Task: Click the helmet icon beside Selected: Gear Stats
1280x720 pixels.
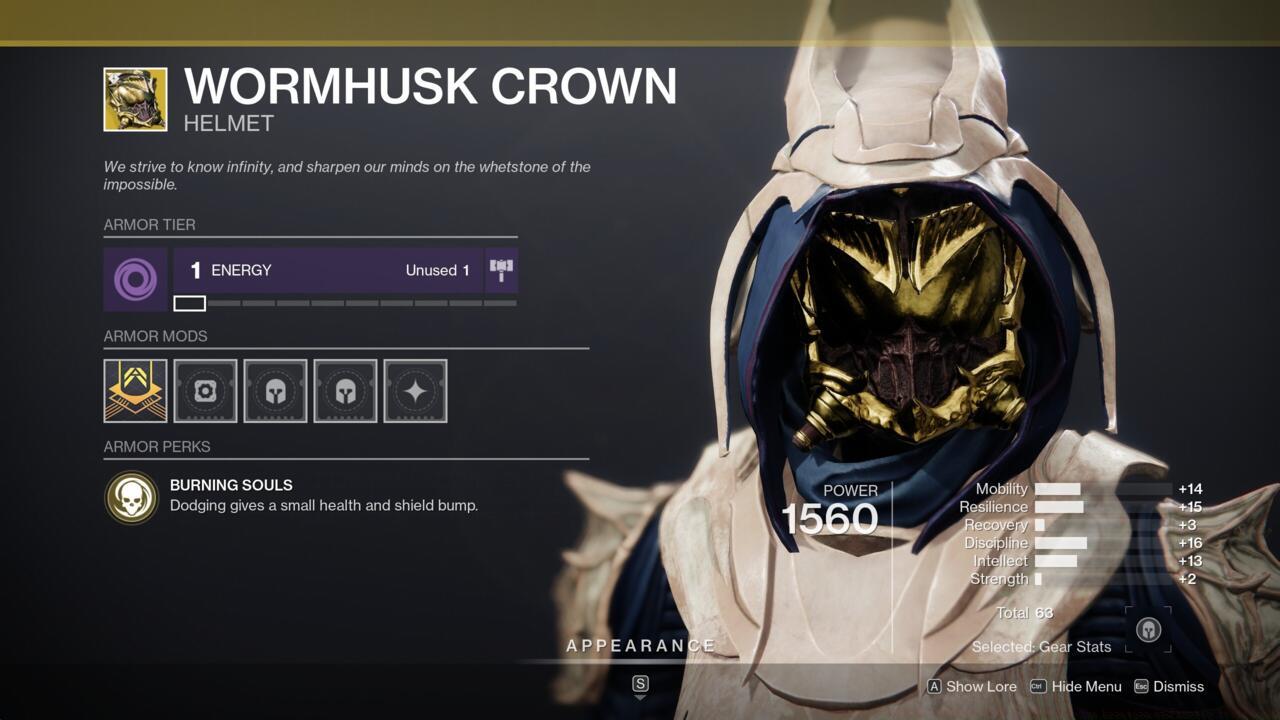Action: (x=1148, y=630)
